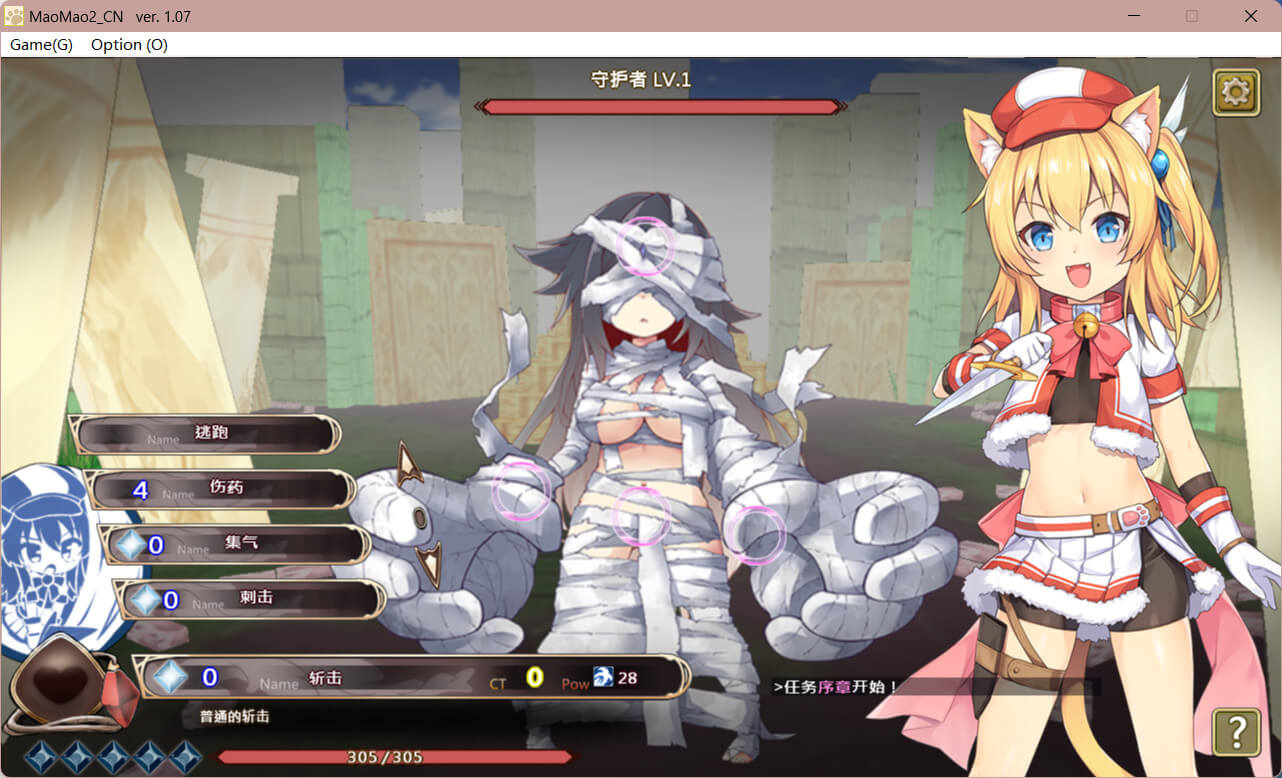
Task: Open the Game(G) menu
Action: (42, 45)
